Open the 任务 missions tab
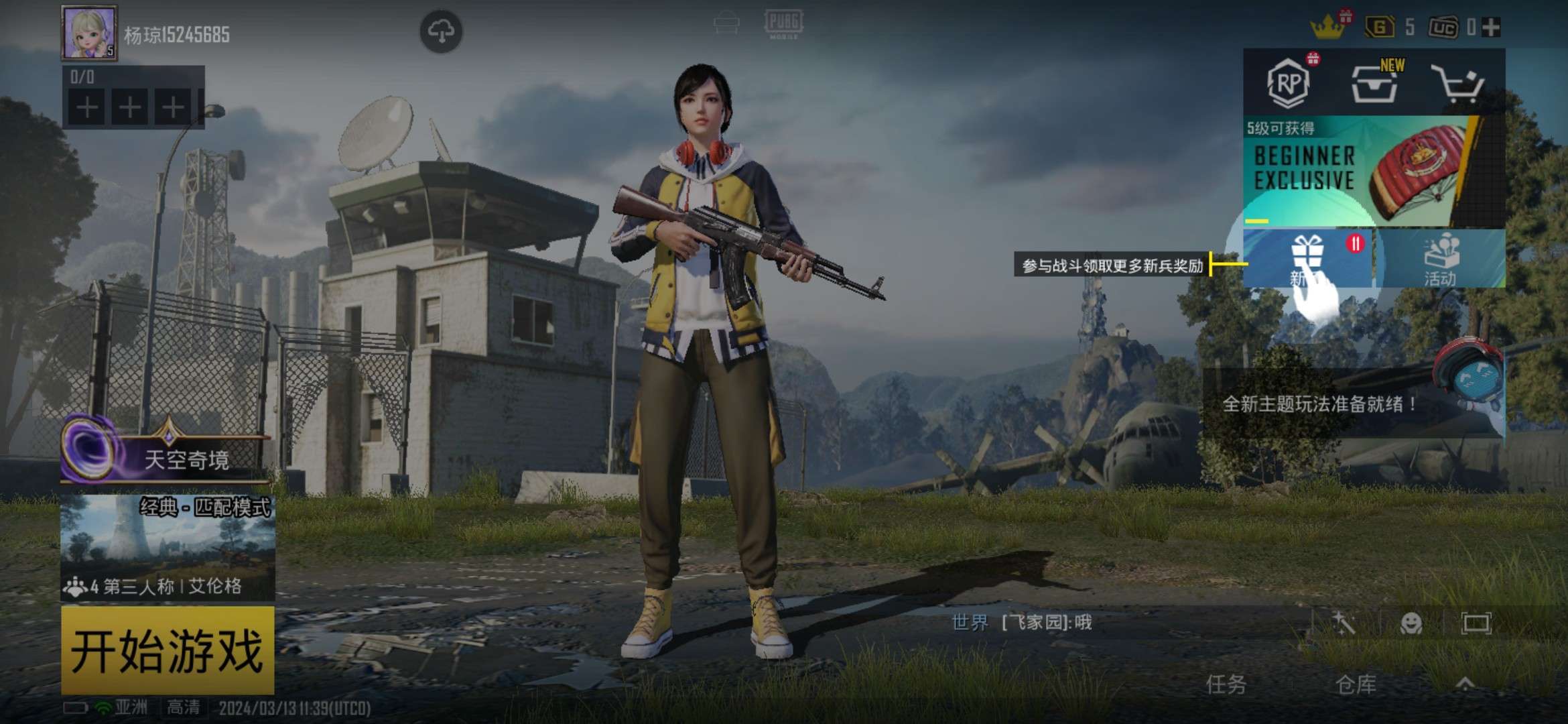Viewport: 1568px width, 724px height. click(x=1226, y=684)
